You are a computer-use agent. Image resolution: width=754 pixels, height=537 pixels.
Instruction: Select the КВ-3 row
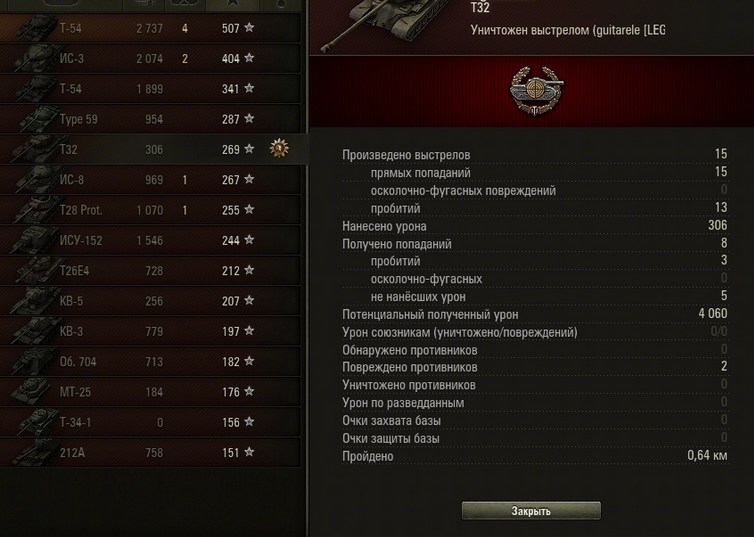150,331
